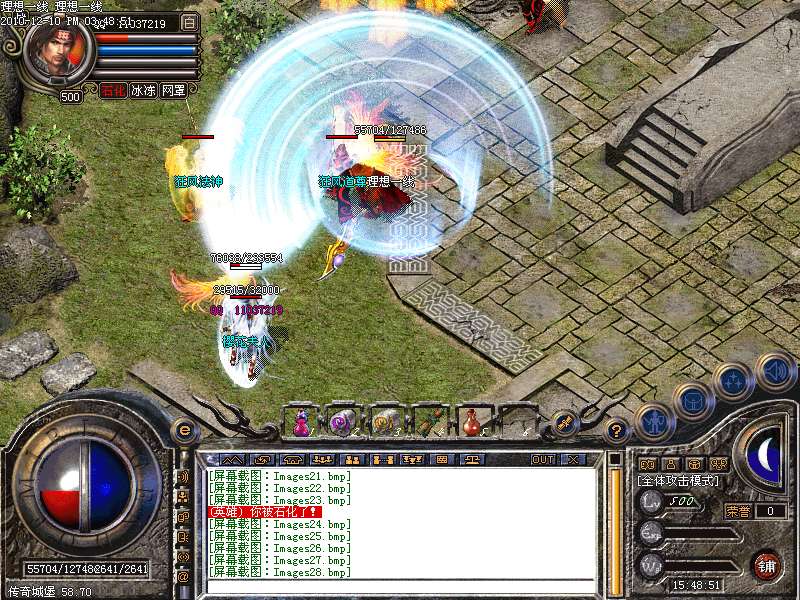Image resolution: width=800 pixels, height=600 pixels.
Task: Click the OUT button on the chat bar
Action: (x=543, y=460)
